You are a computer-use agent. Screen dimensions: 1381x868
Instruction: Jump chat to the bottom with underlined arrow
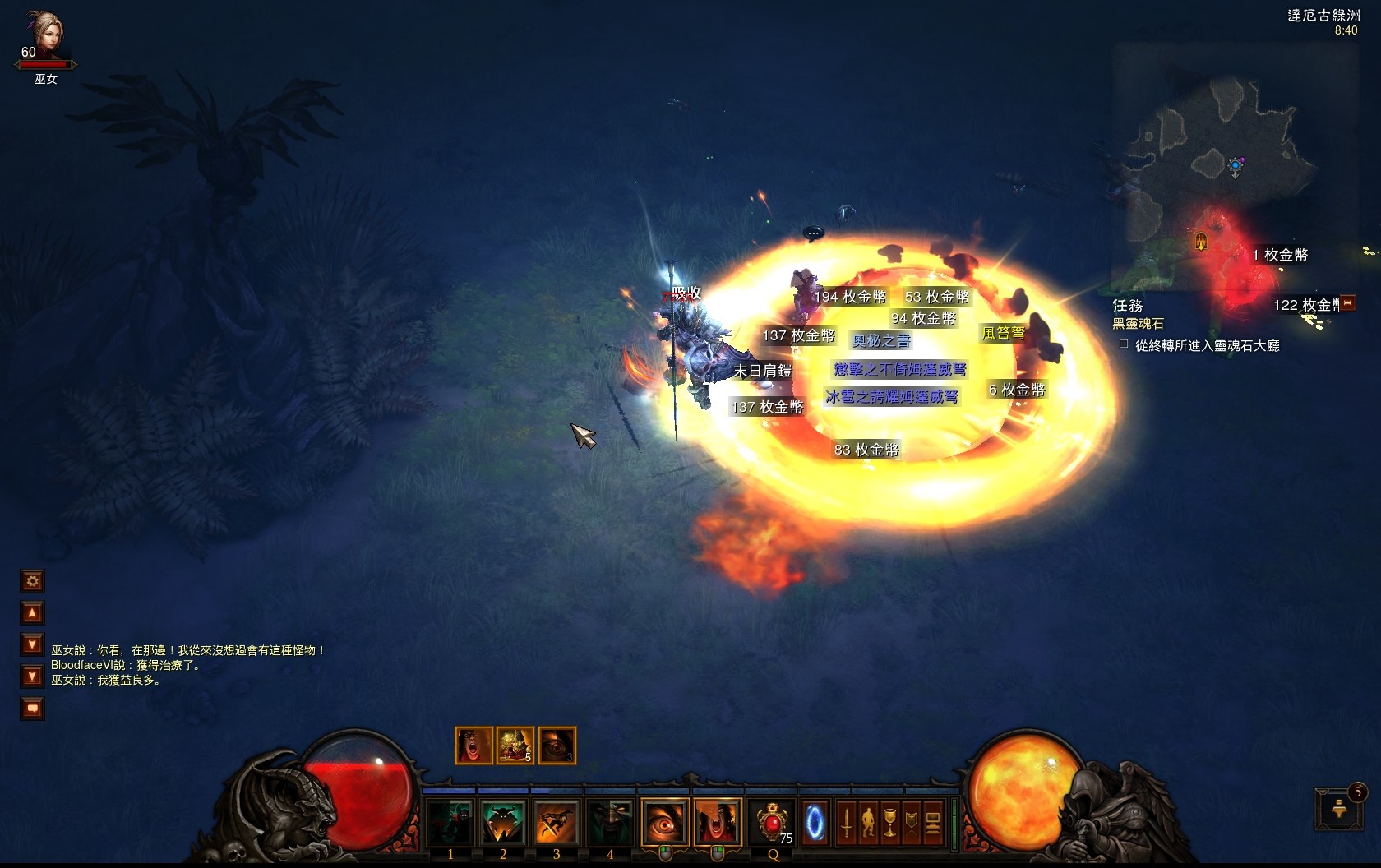(x=32, y=676)
